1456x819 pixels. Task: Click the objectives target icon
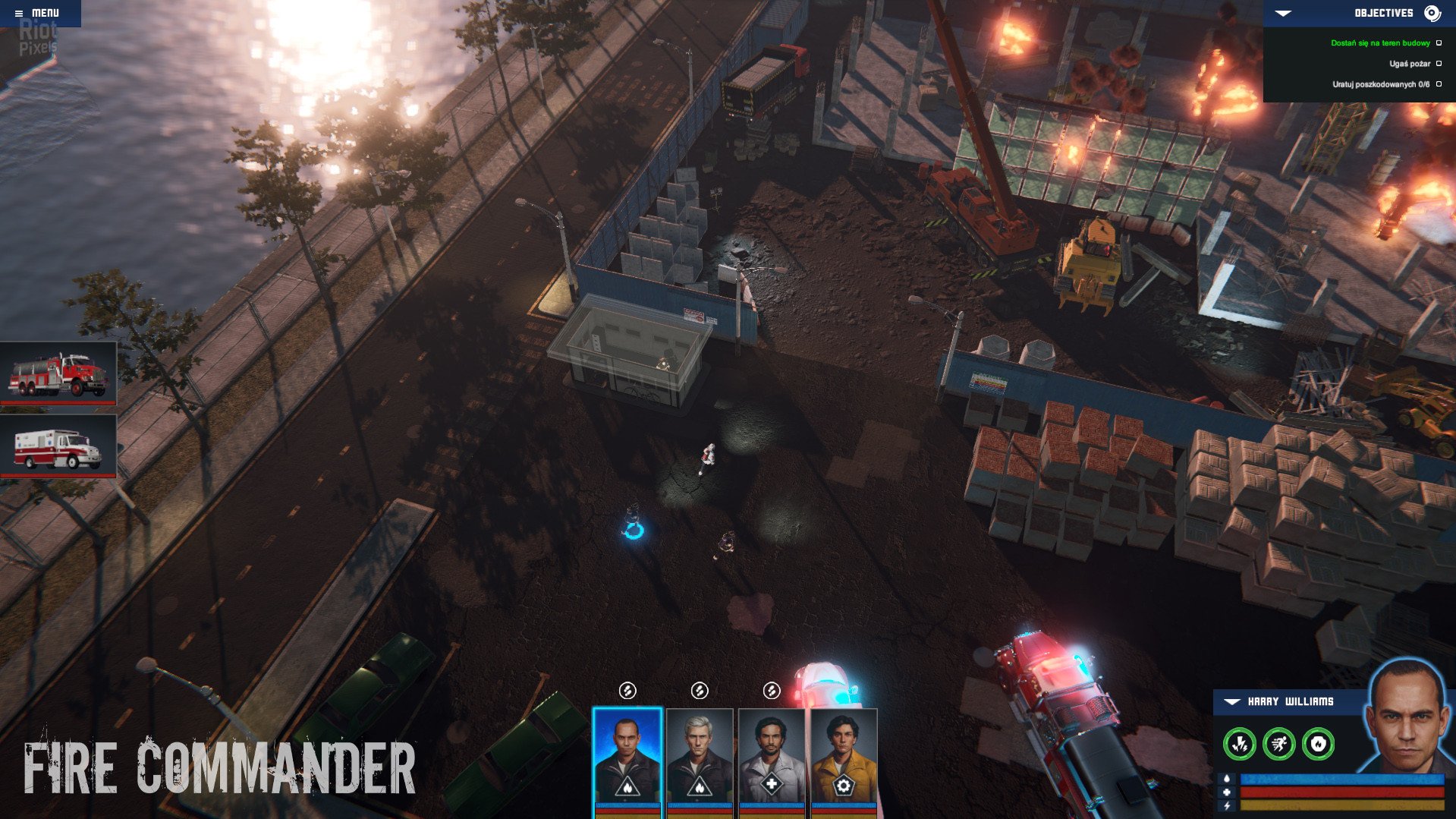click(1432, 13)
